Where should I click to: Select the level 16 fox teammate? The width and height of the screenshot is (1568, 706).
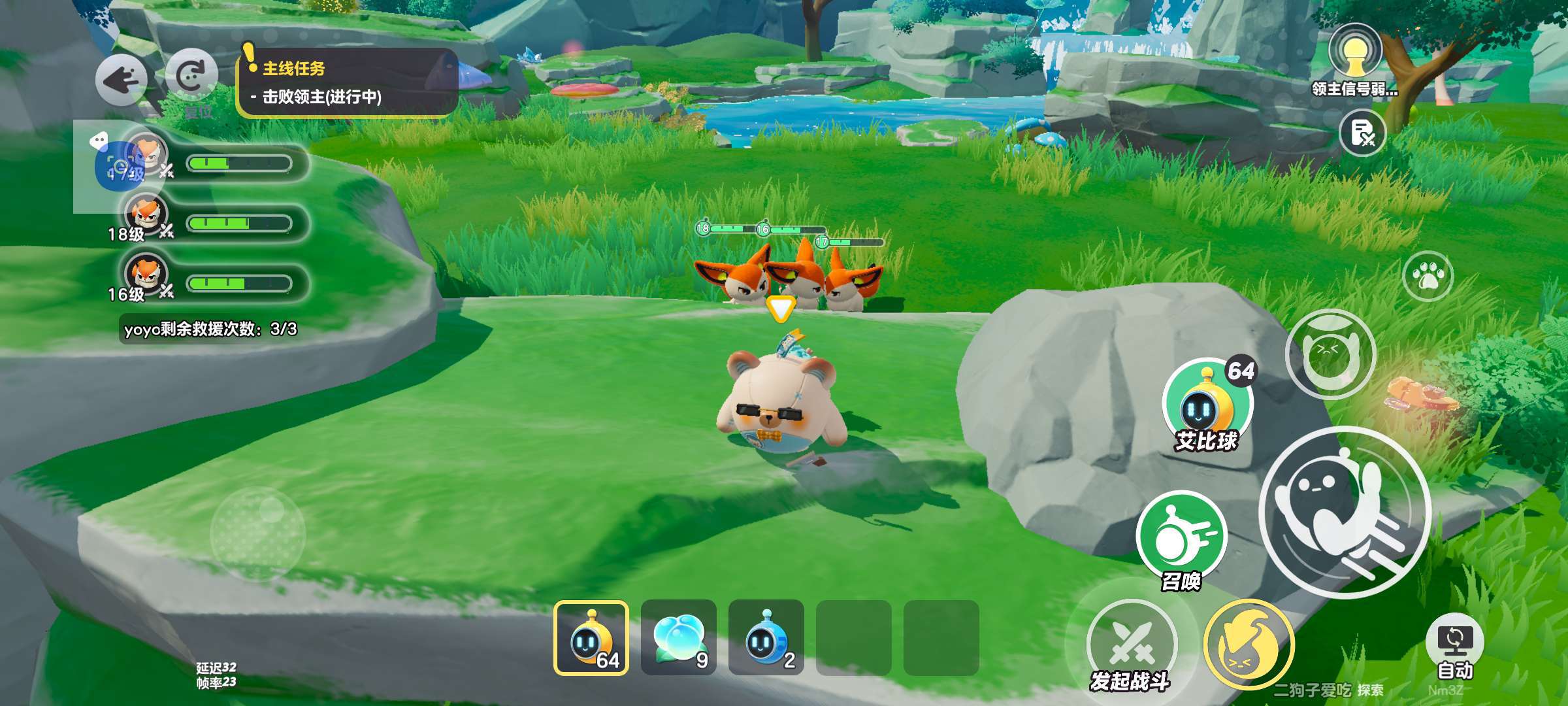146,275
